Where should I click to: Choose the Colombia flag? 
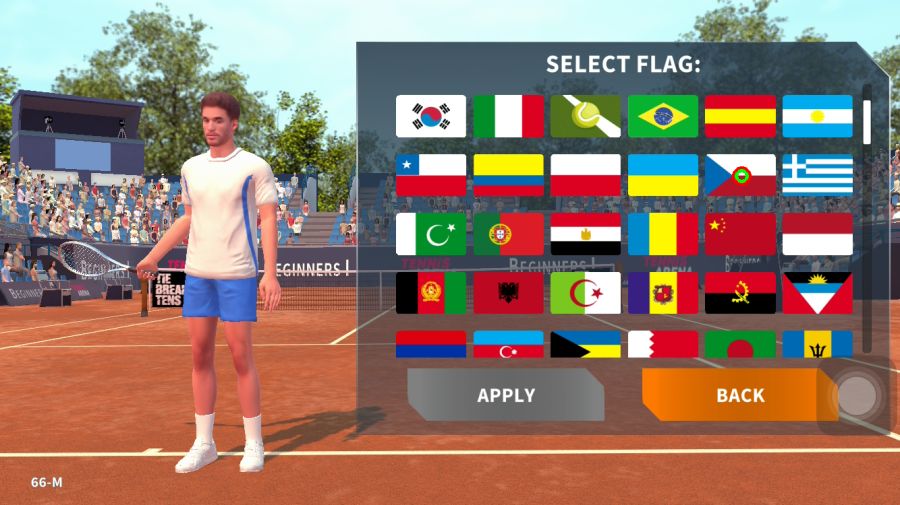coord(508,175)
